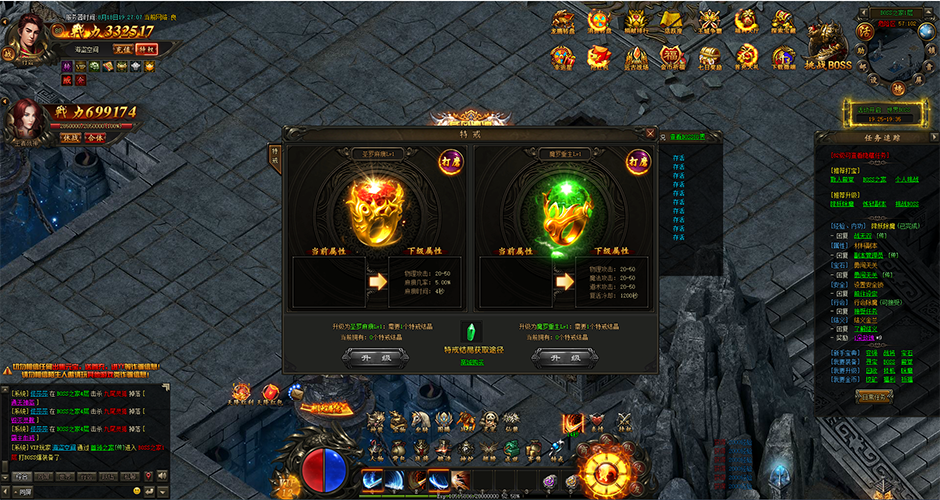This screenshot has height=500, width=940.
Task: Click 打磨 polish button on golden ring panel
Action: tap(449, 160)
